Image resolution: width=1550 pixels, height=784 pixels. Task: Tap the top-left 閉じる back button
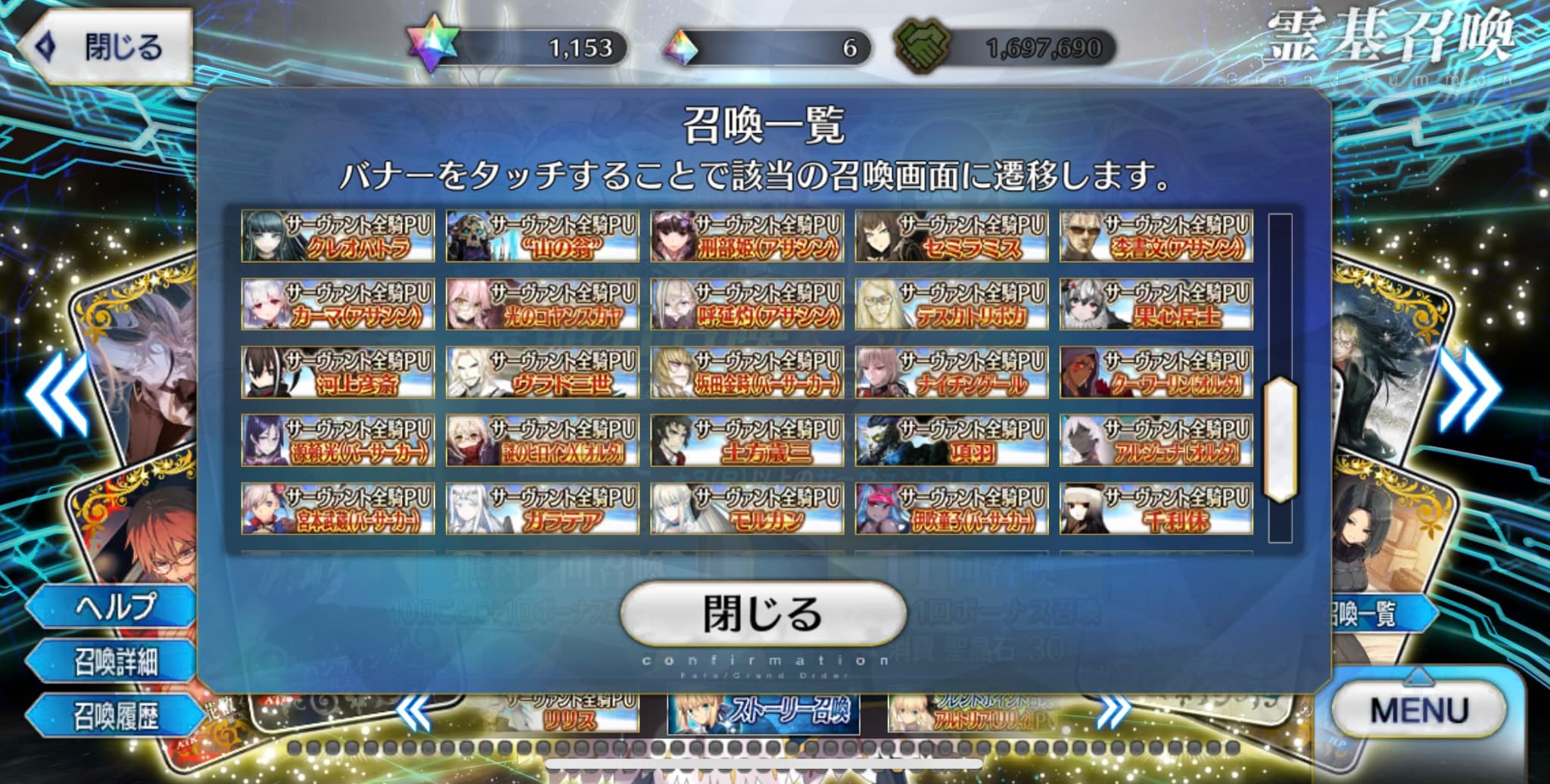(x=104, y=47)
